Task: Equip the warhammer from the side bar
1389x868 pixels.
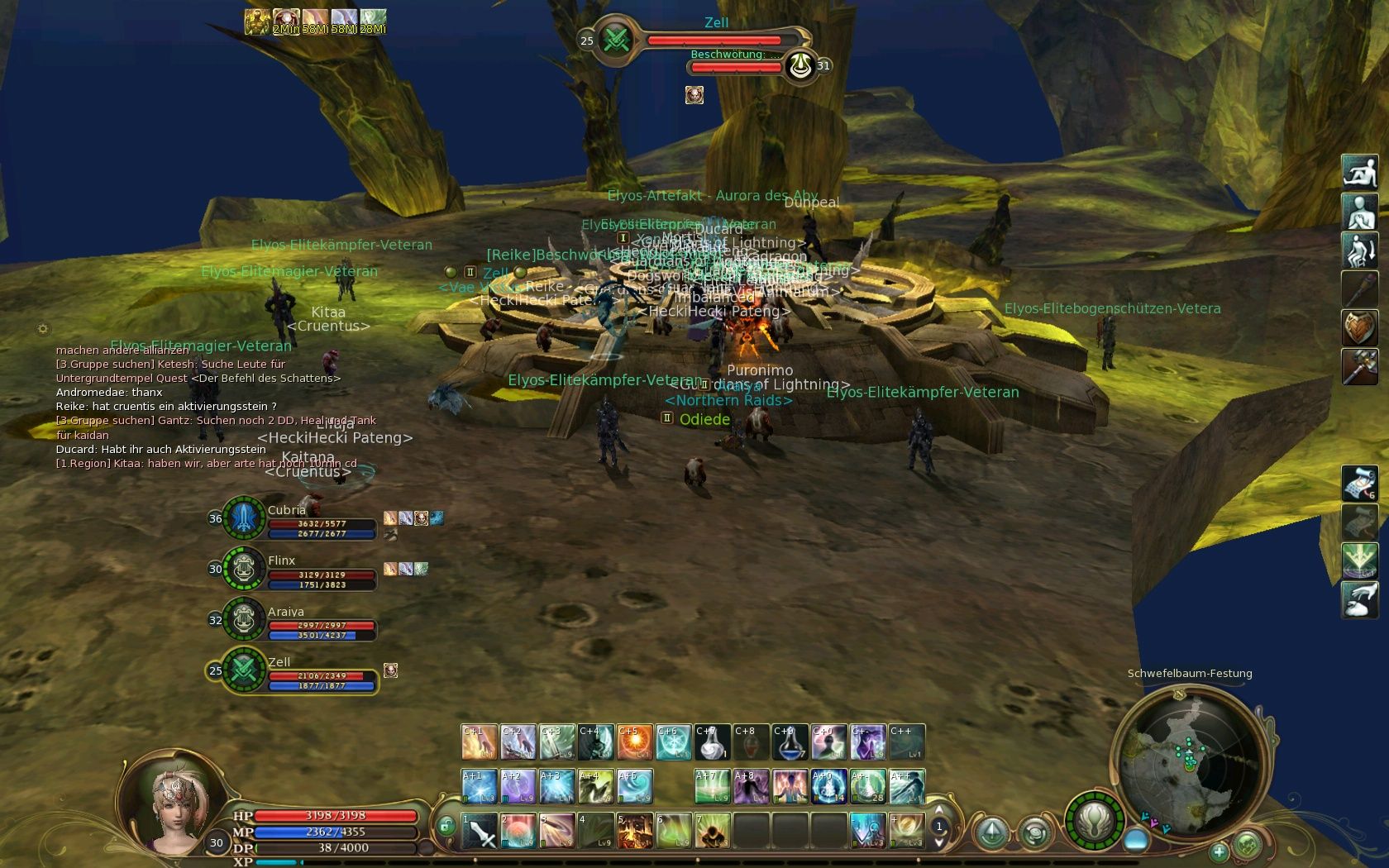Action: coord(1359,366)
